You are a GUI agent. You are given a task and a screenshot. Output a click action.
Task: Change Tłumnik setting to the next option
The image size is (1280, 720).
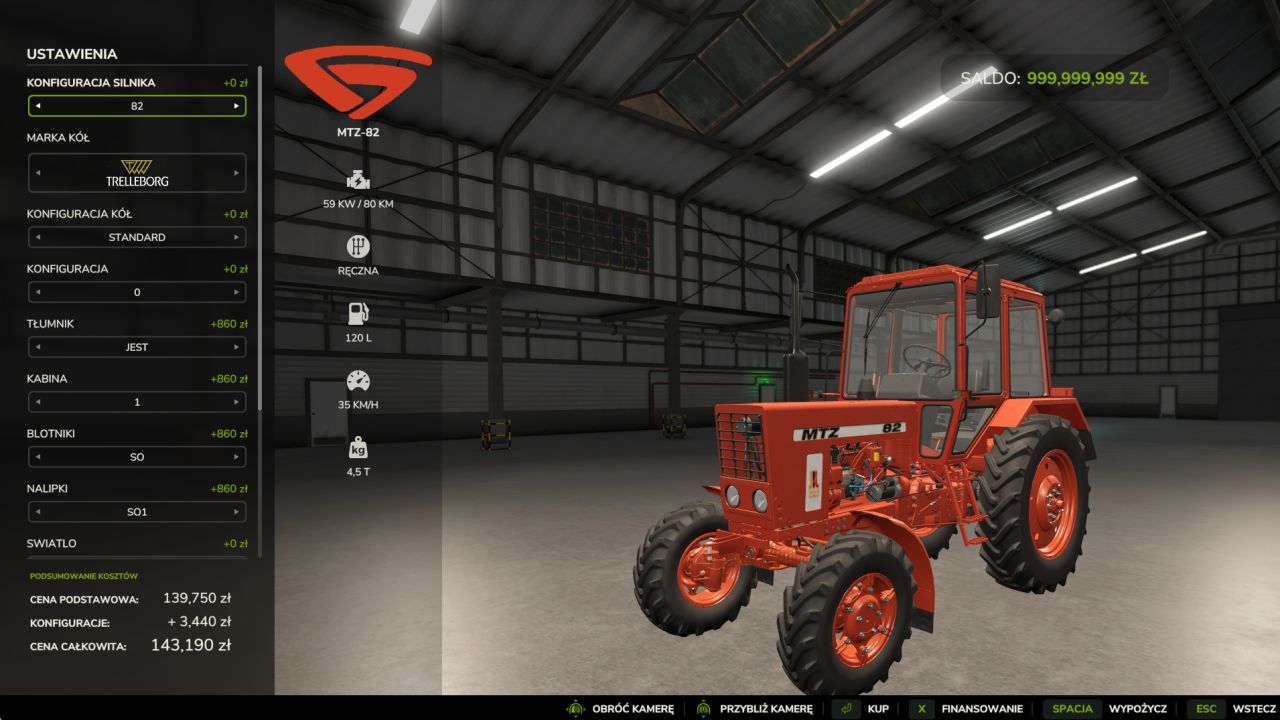[x=237, y=348]
